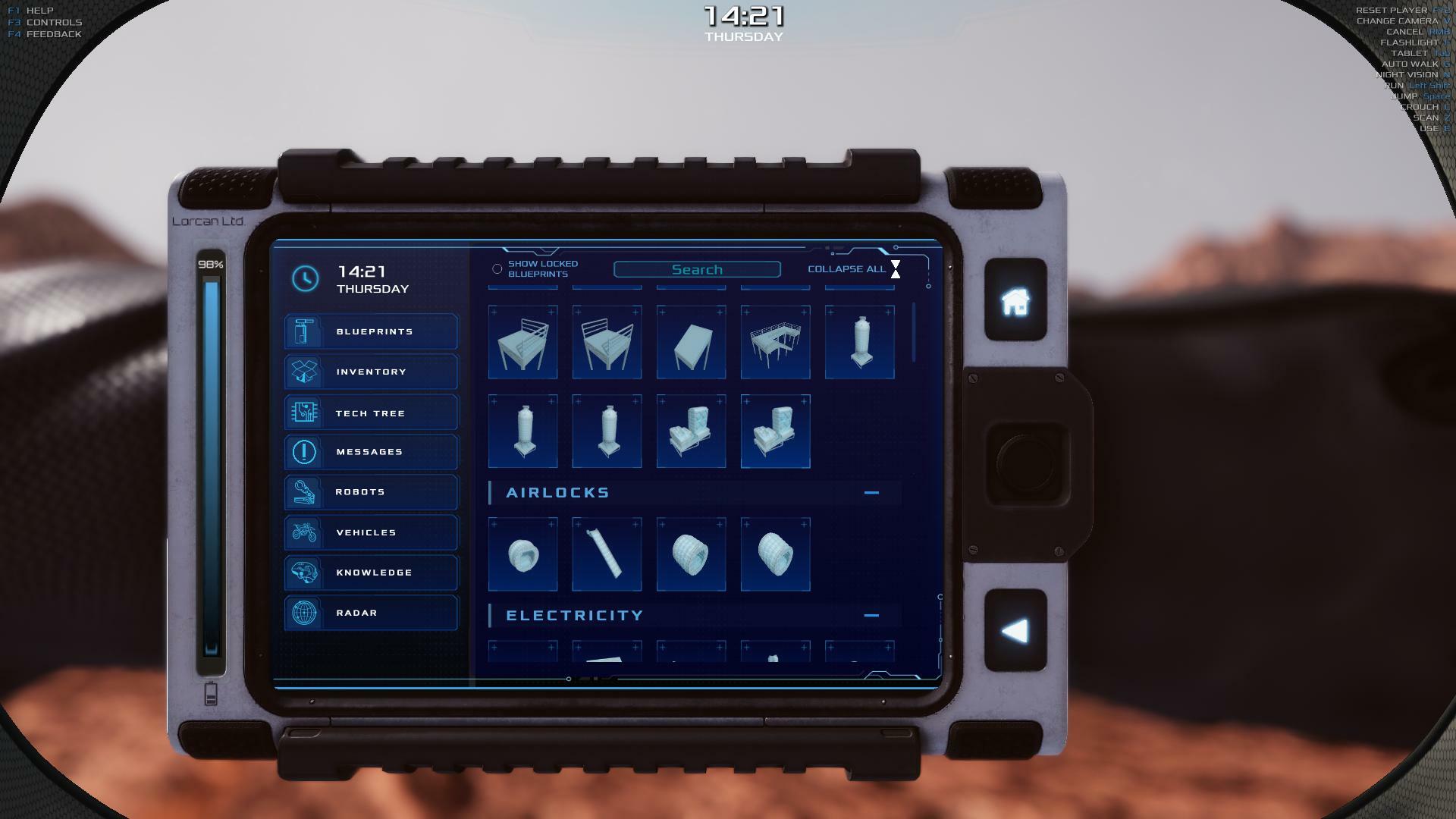Tap the tablet's back arrow button
1456x819 pixels.
pos(1015,631)
